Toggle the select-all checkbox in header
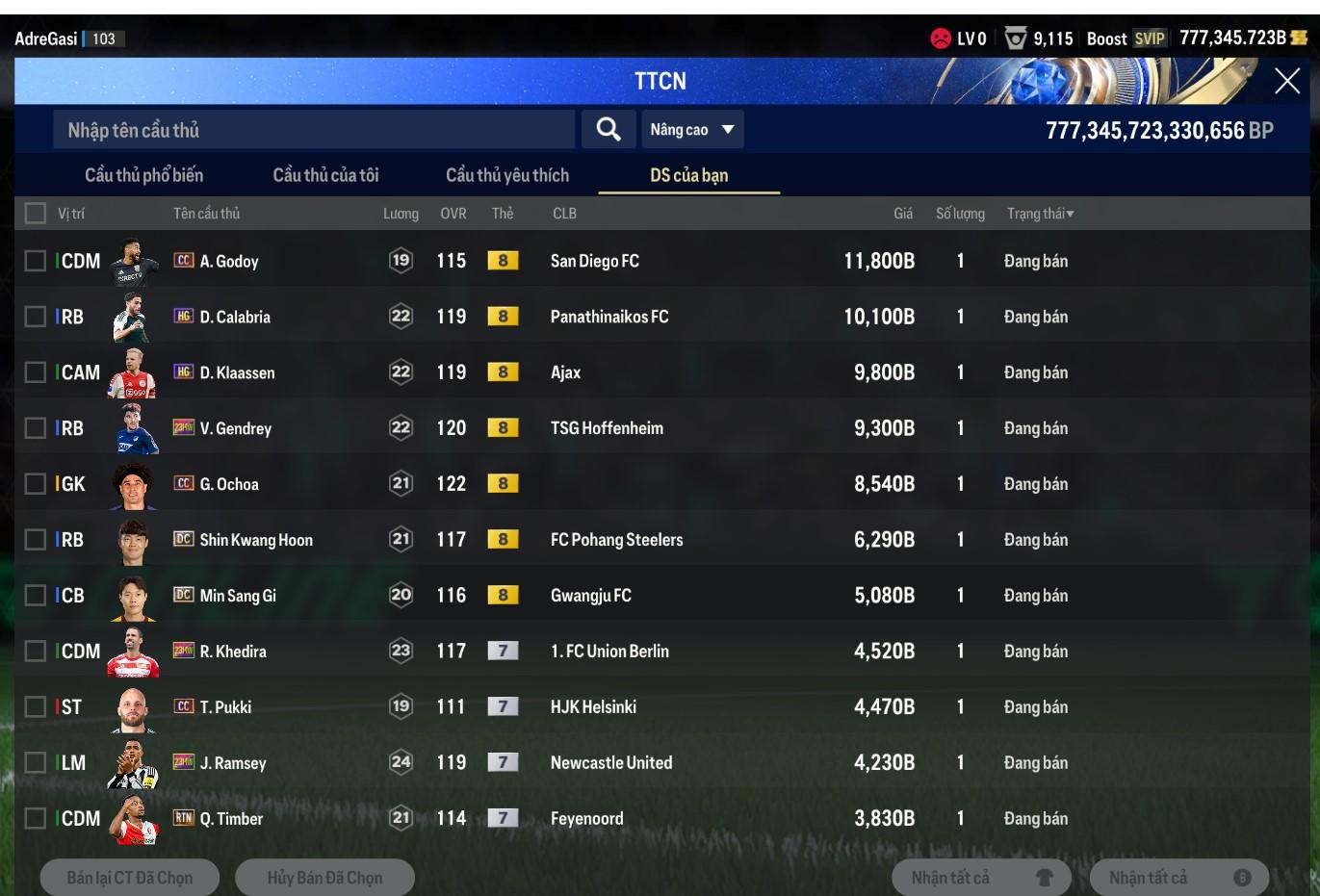This screenshot has height=896, width=1320. [x=36, y=213]
